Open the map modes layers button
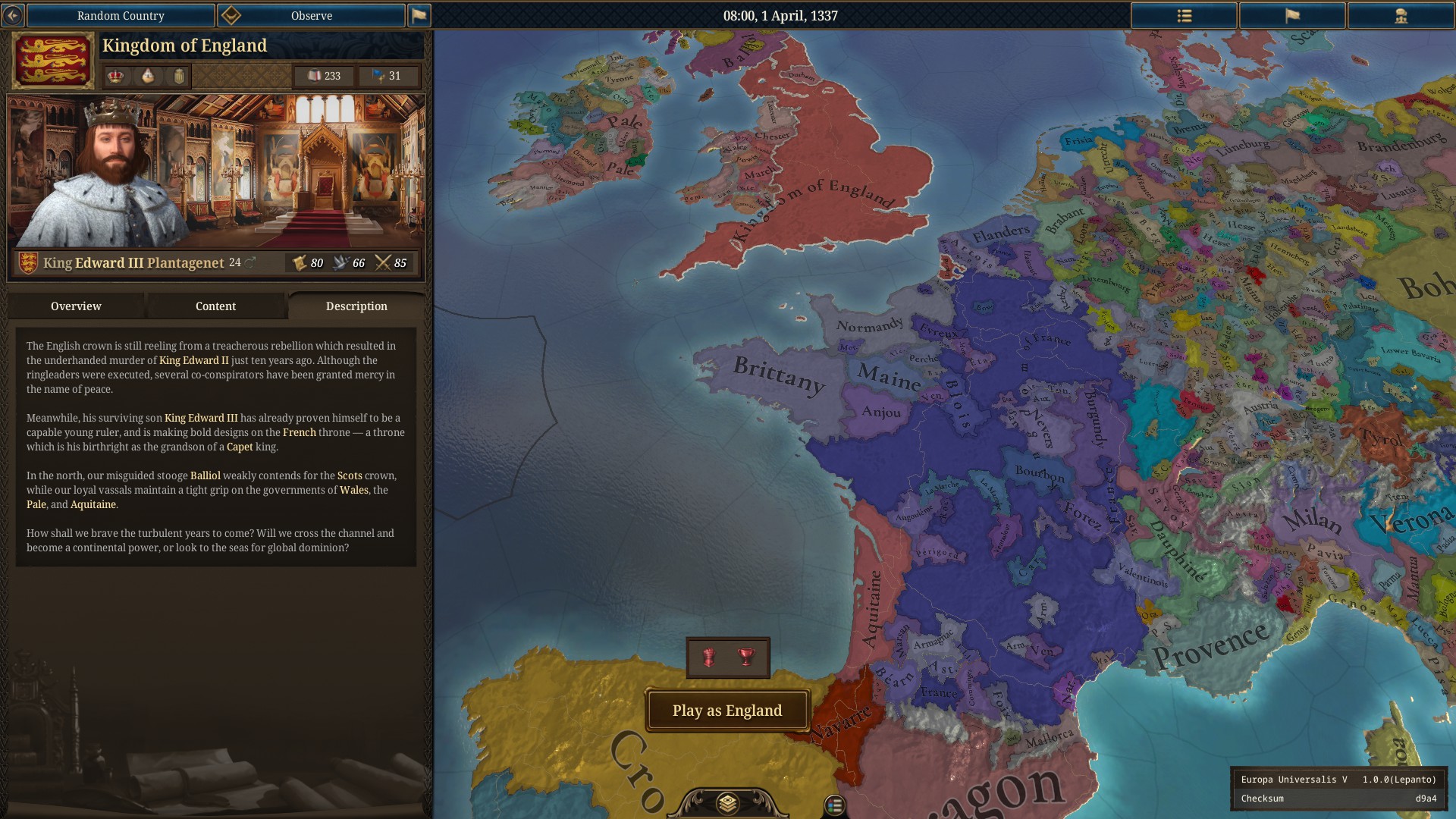The height and width of the screenshot is (819, 1456). click(x=727, y=803)
